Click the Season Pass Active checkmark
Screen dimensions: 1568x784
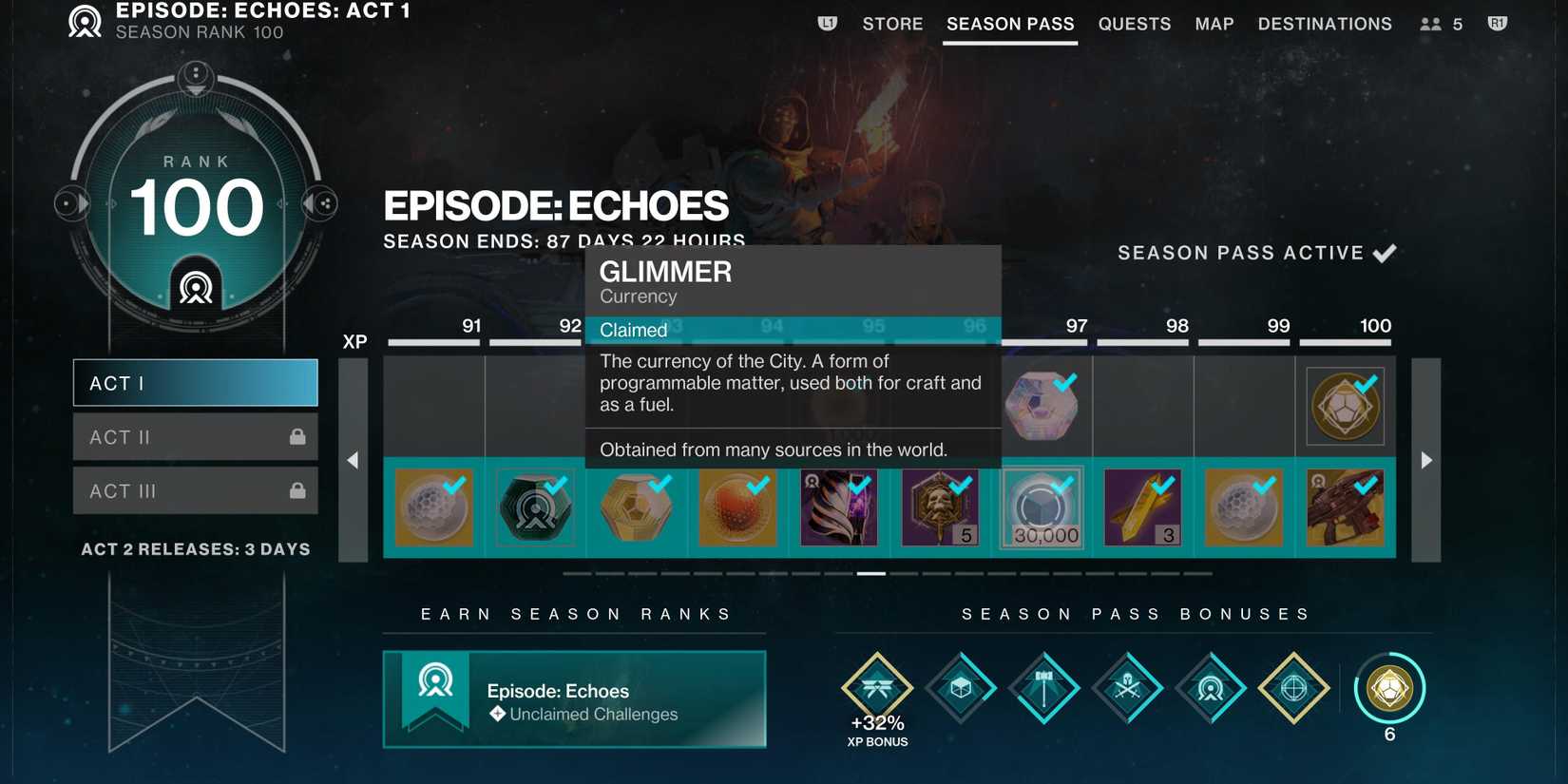1386,252
